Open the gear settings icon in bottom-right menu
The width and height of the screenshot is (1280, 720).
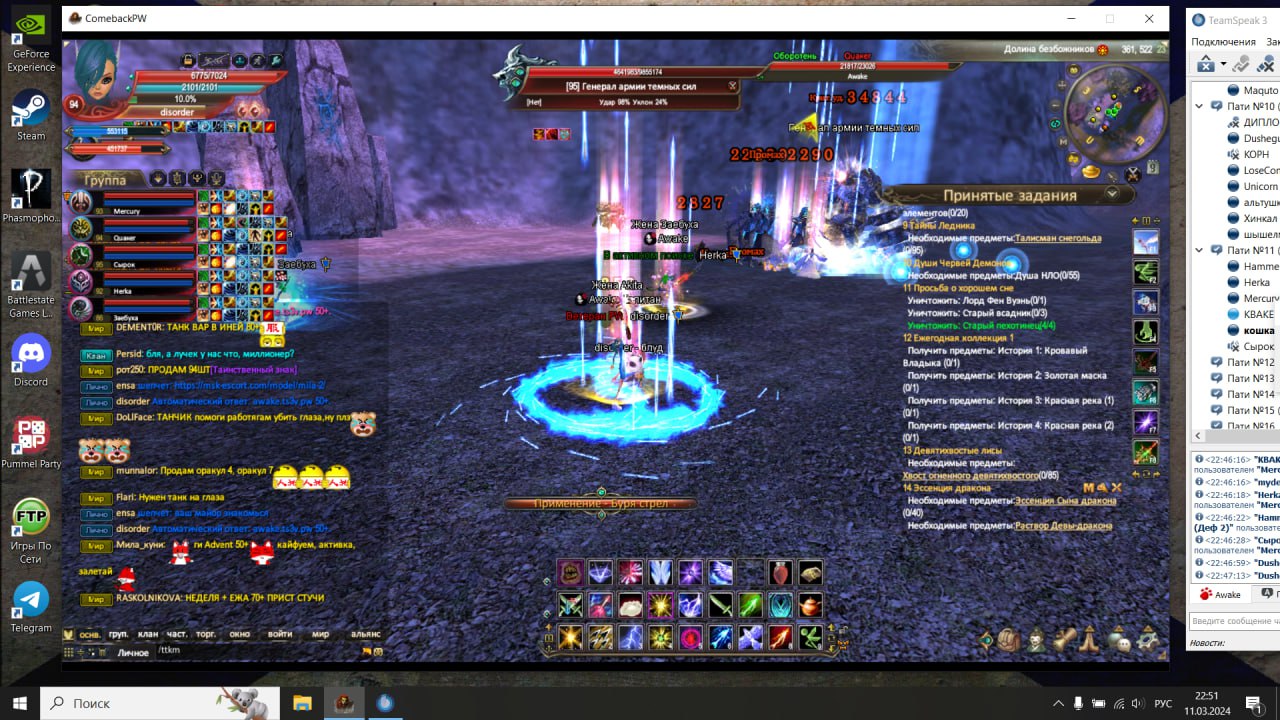(1147, 638)
